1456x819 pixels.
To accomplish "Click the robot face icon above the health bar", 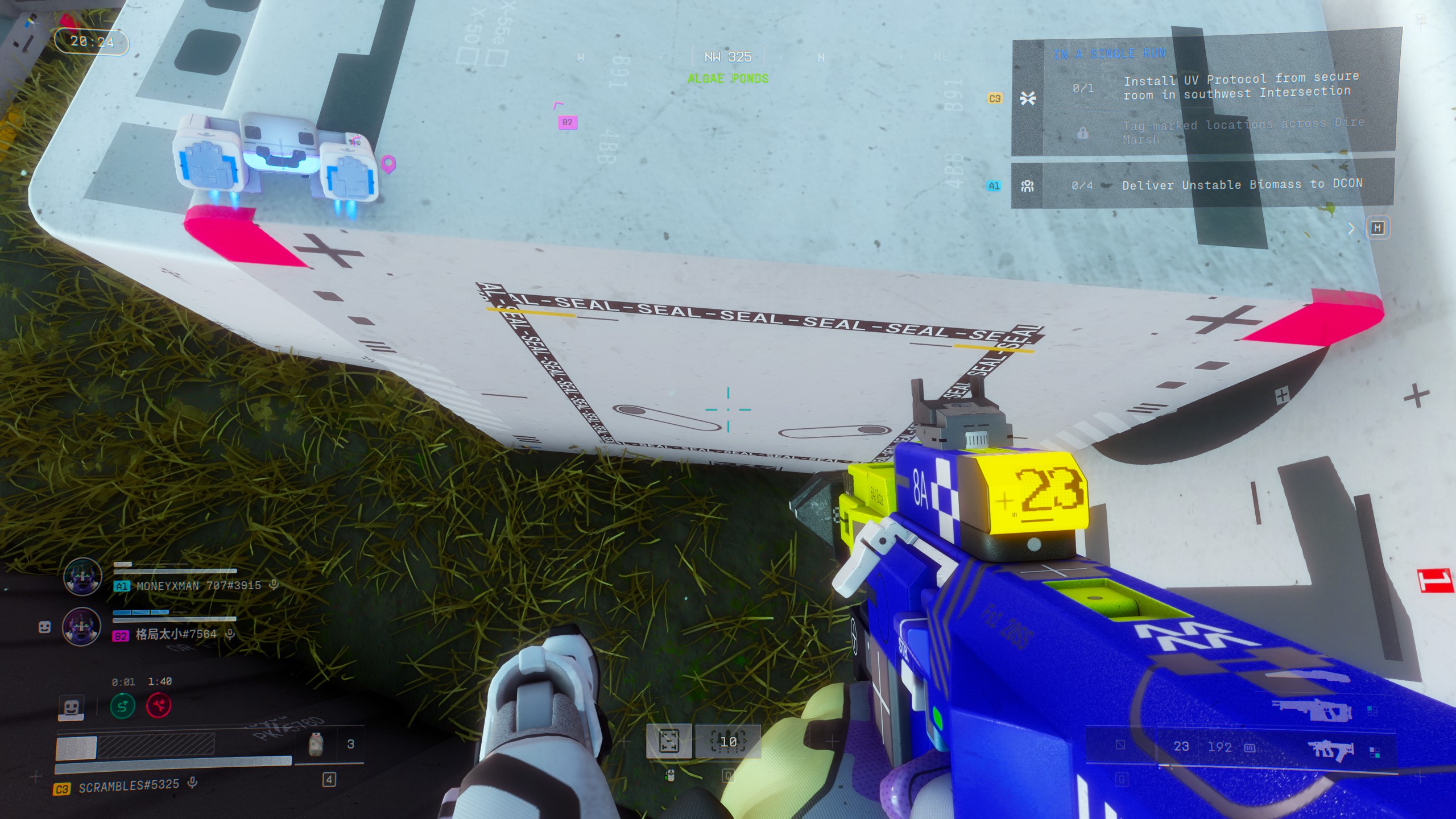I will click(x=71, y=708).
